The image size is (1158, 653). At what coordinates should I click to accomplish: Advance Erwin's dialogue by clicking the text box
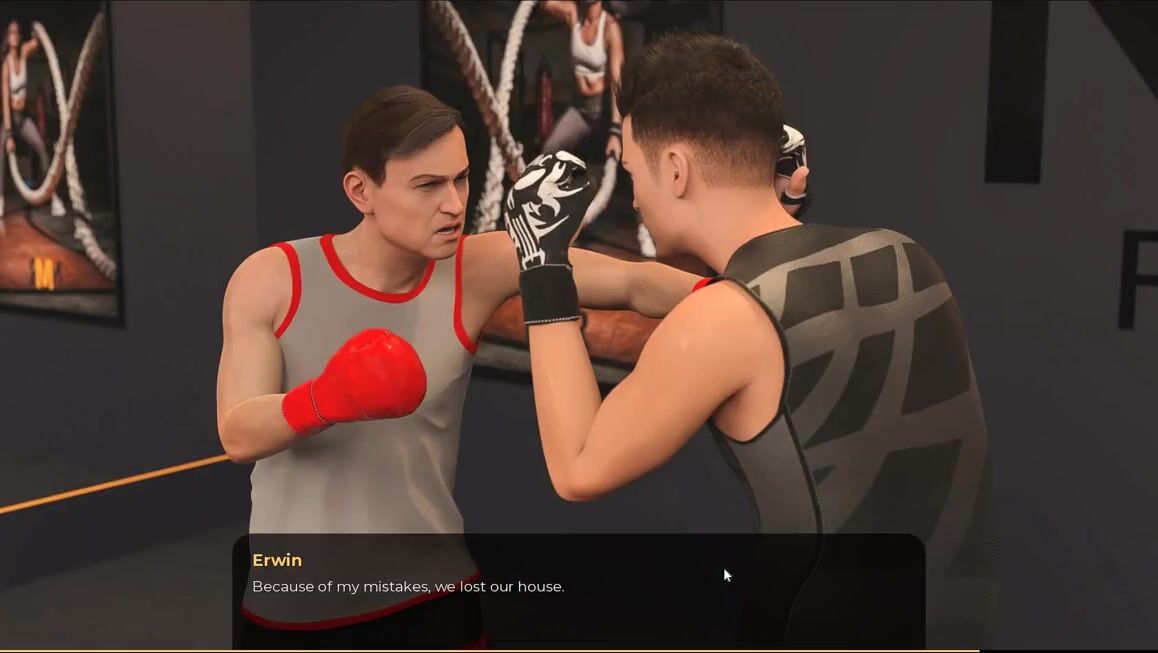coord(578,590)
